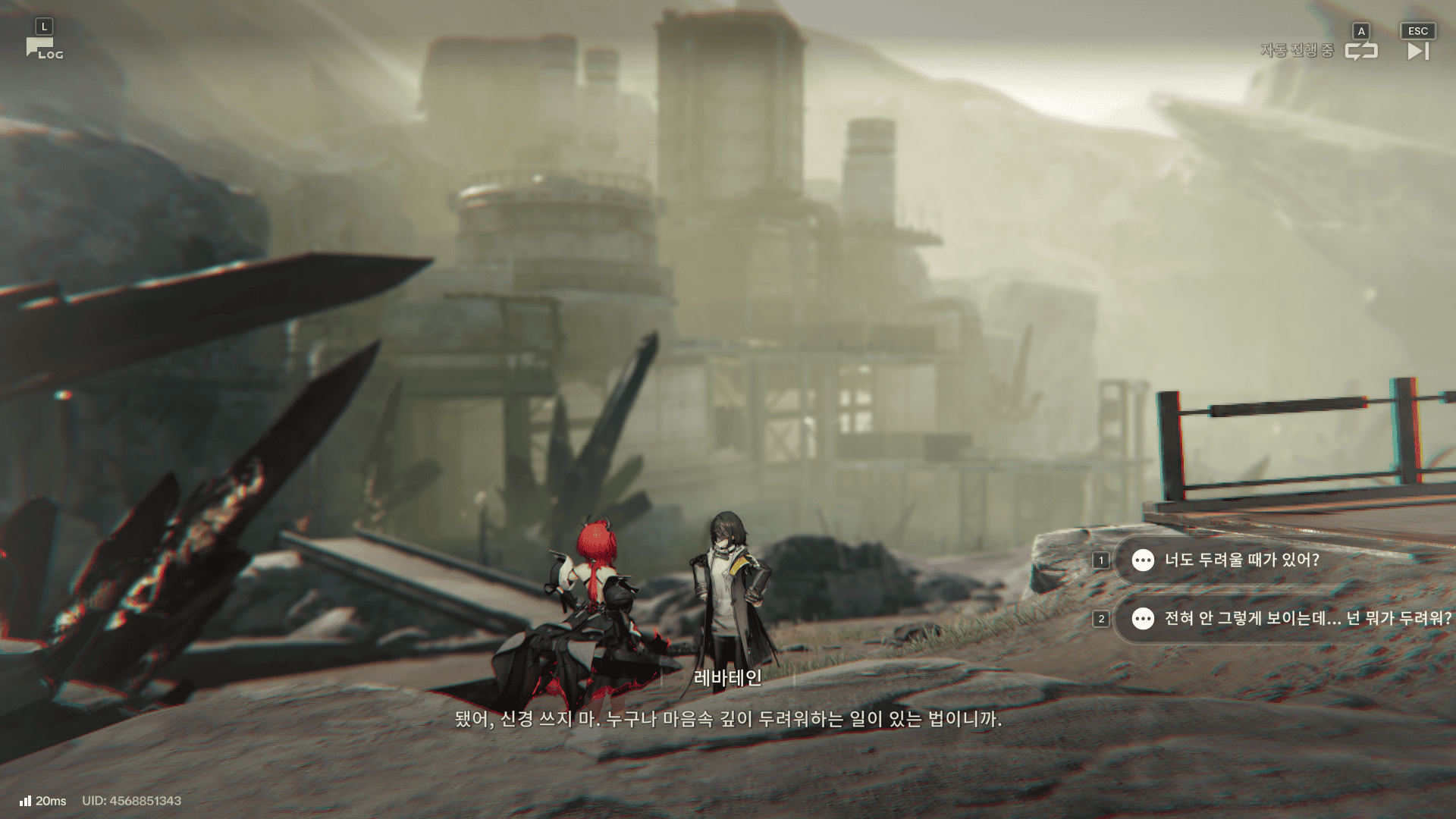Image resolution: width=1456 pixels, height=819 pixels.
Task: Open the dialogue LOG
Action: coord(44,49)
